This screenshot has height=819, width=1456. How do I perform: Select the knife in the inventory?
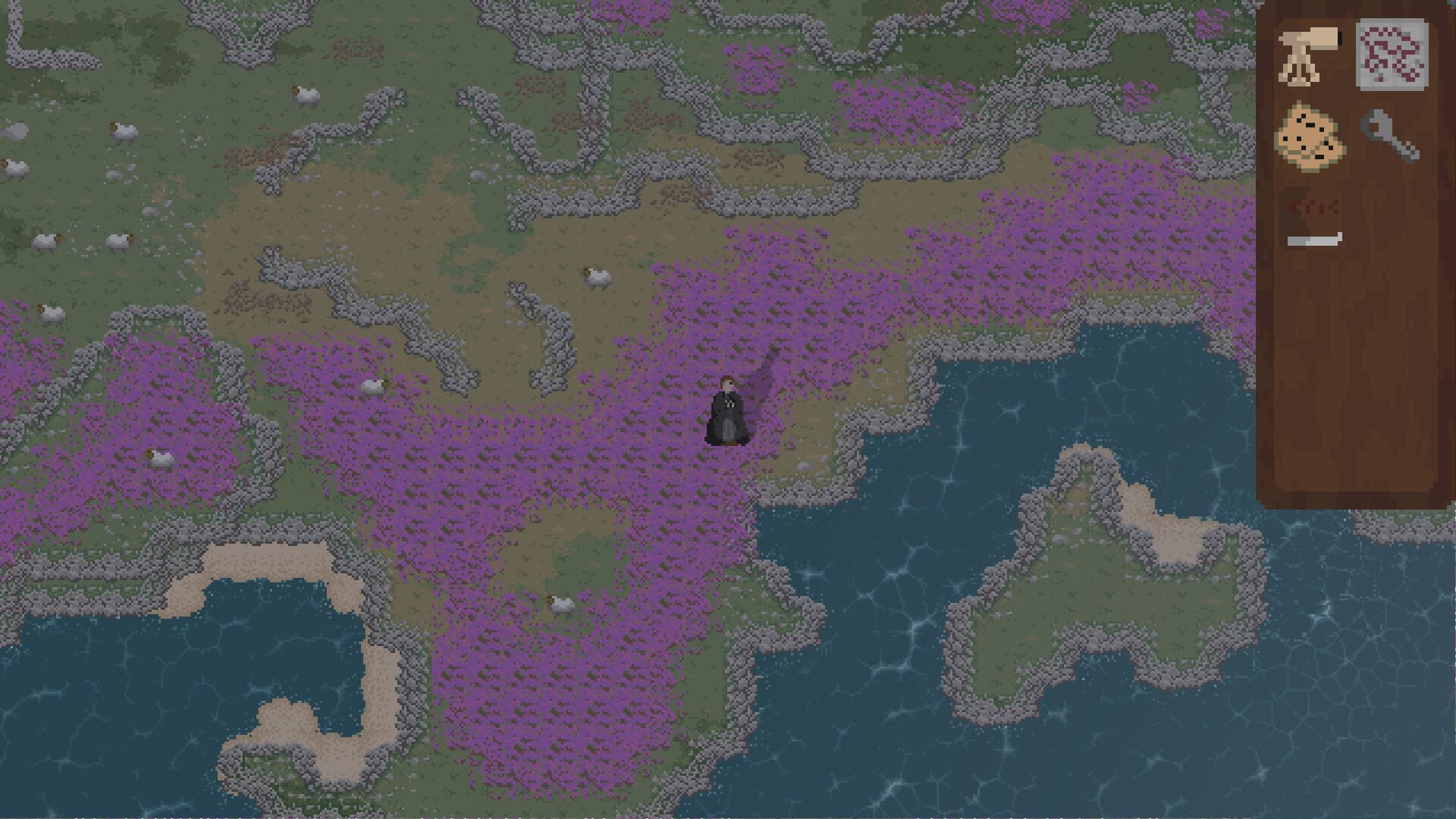click(1314, 240)
